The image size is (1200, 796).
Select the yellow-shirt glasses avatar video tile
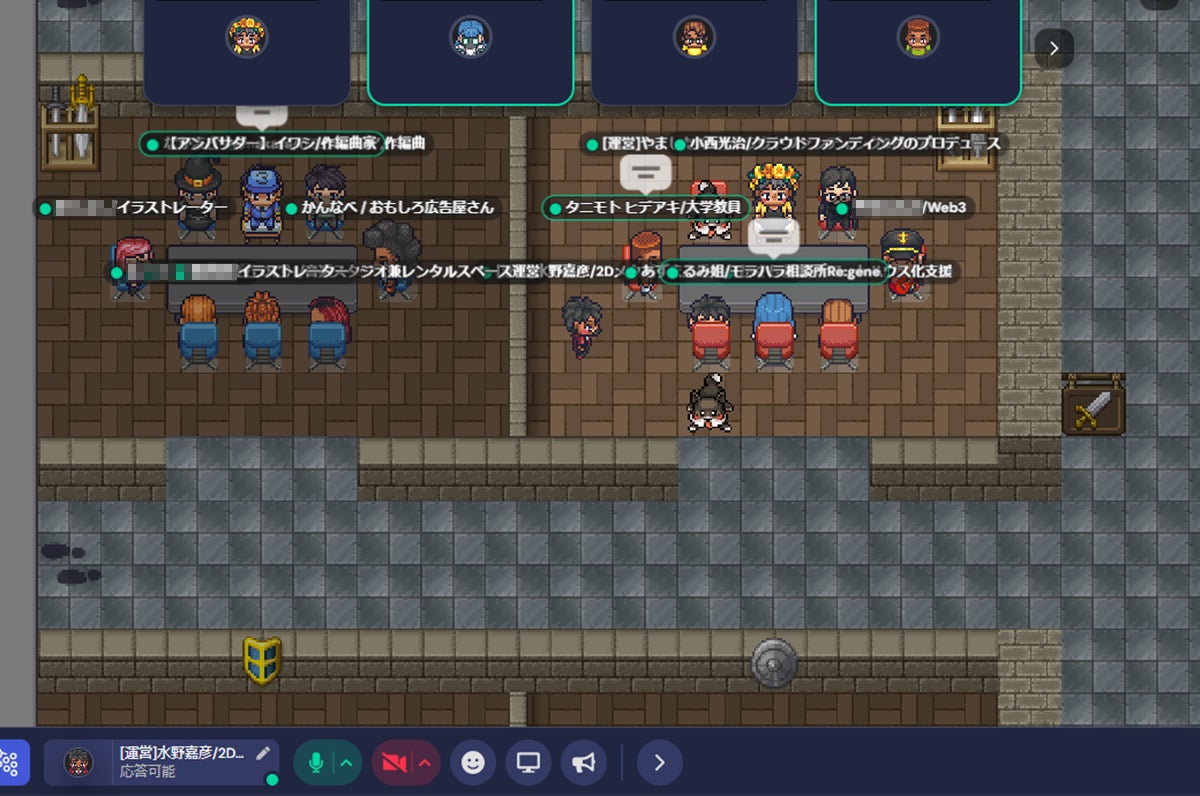coord(694,45)
